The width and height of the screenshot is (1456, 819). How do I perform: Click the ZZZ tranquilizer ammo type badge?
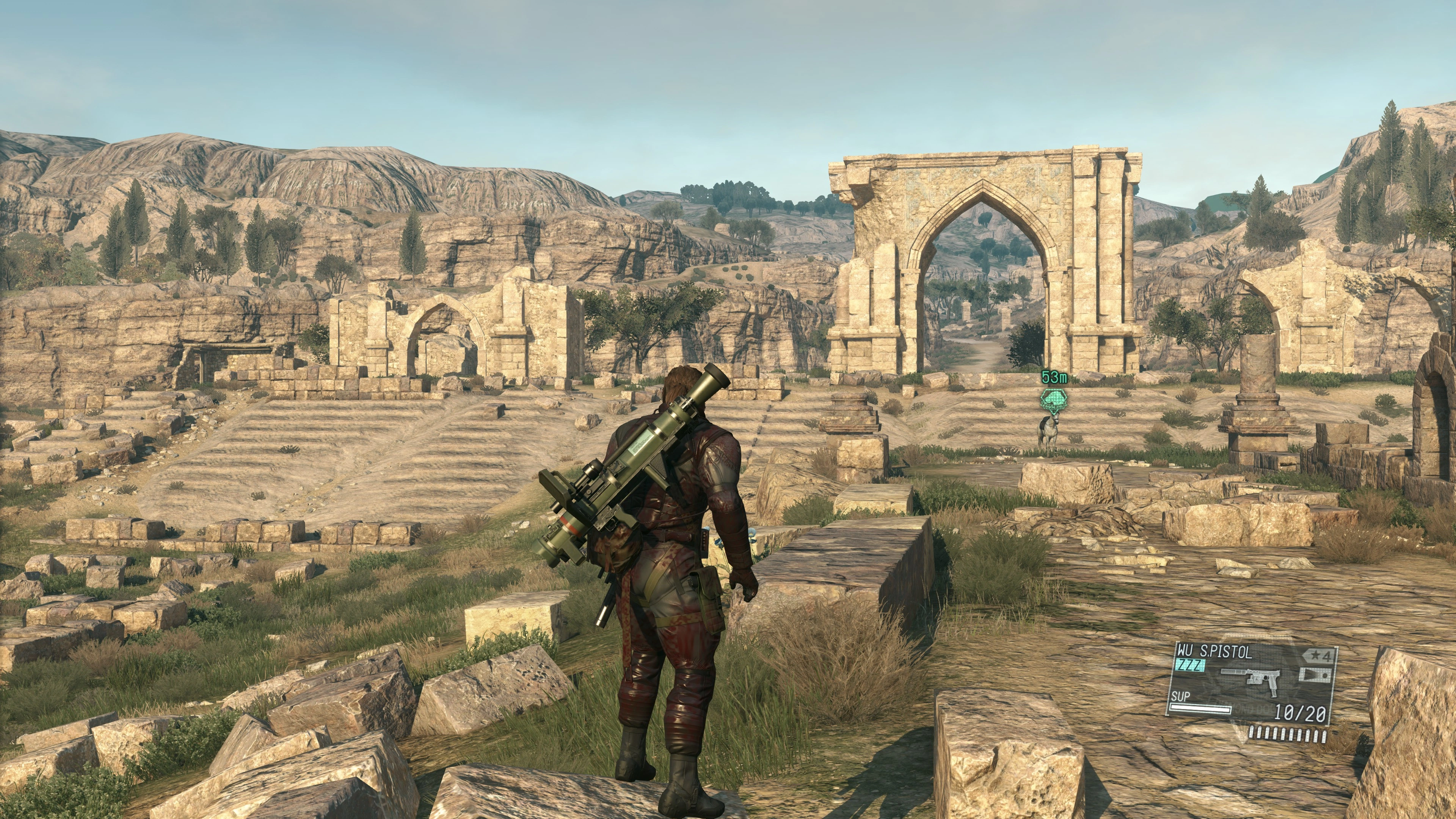pyautogui.click(x=1190, y=665)
